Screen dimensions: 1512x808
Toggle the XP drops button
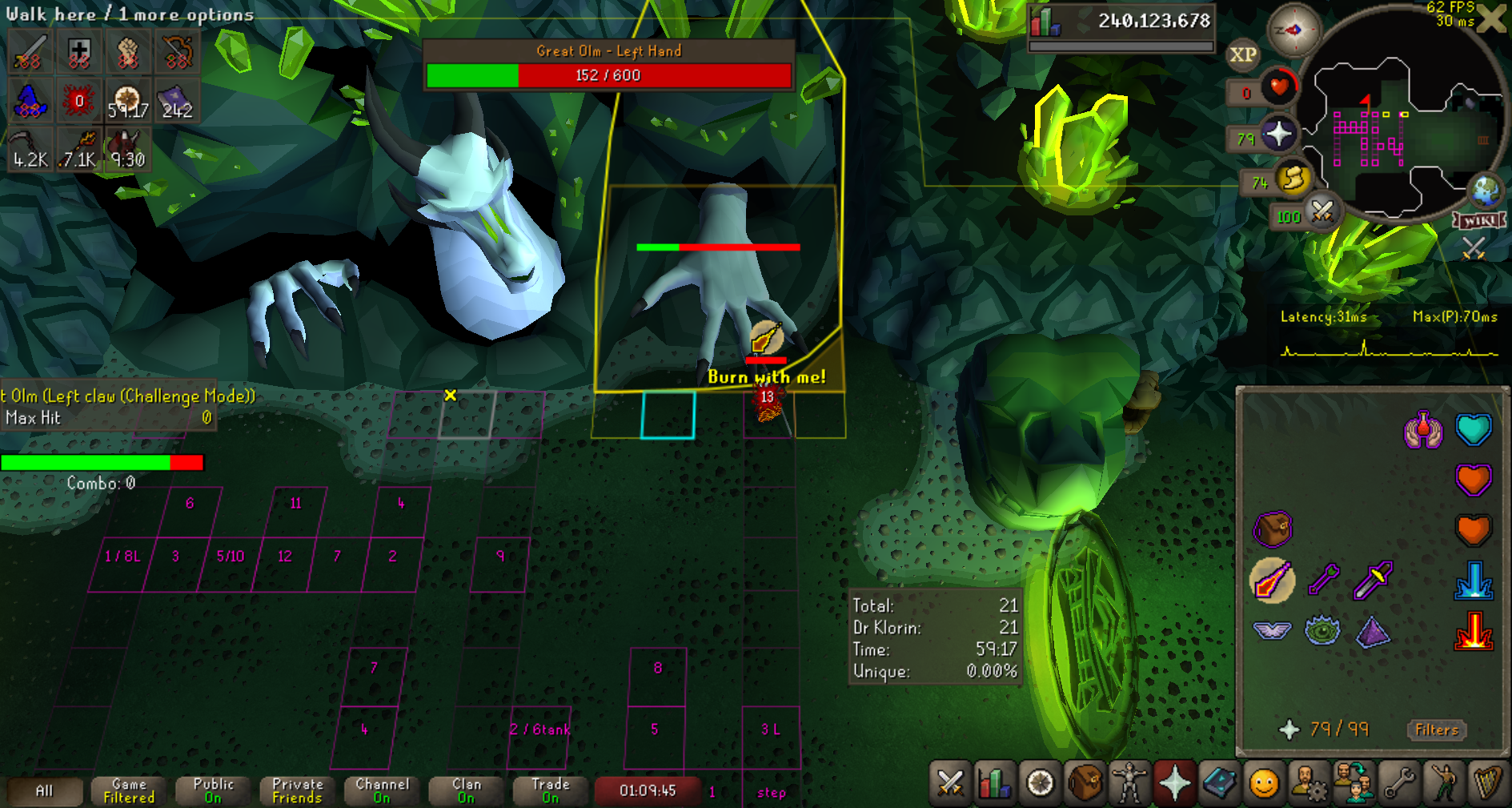(x=1242, y=54)
